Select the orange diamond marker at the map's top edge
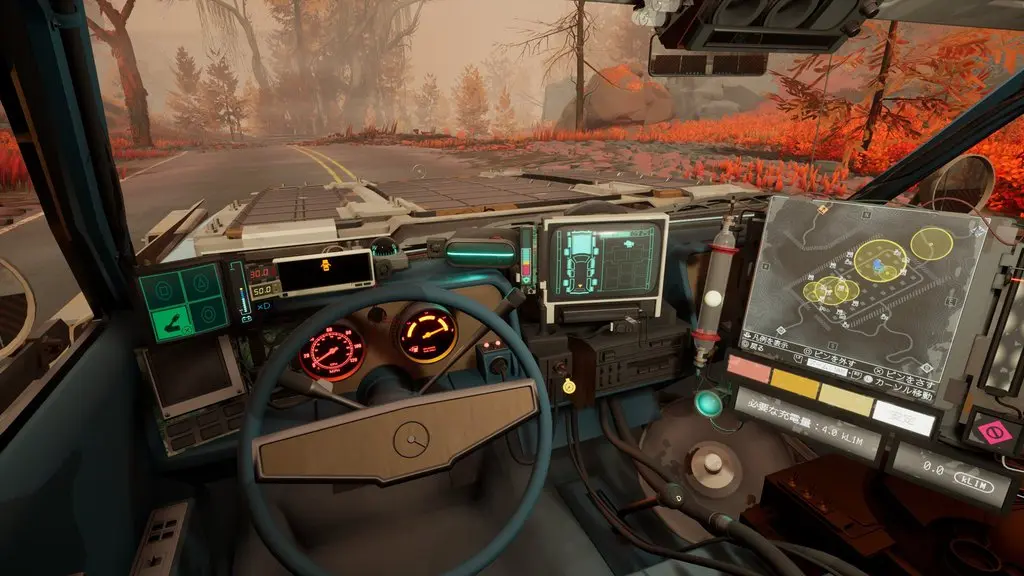Image resolution: width=1024 pixels, height=576 pixels. coord(821,211)
